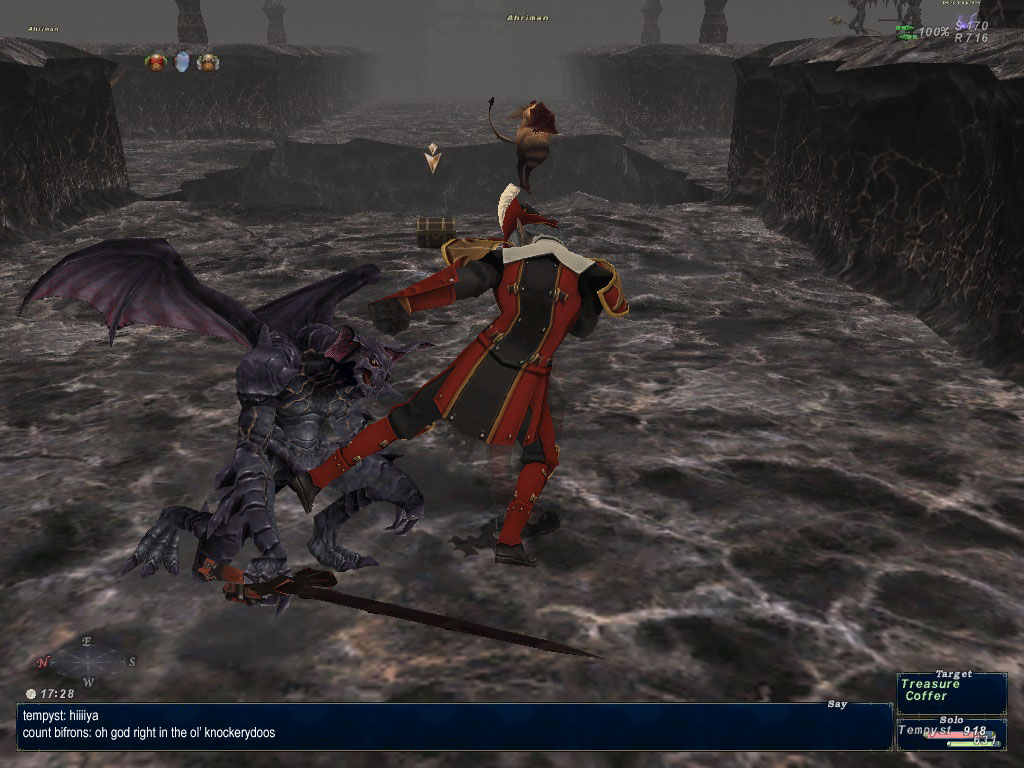Select the blue crystal shield status icon

coord(182,62)
